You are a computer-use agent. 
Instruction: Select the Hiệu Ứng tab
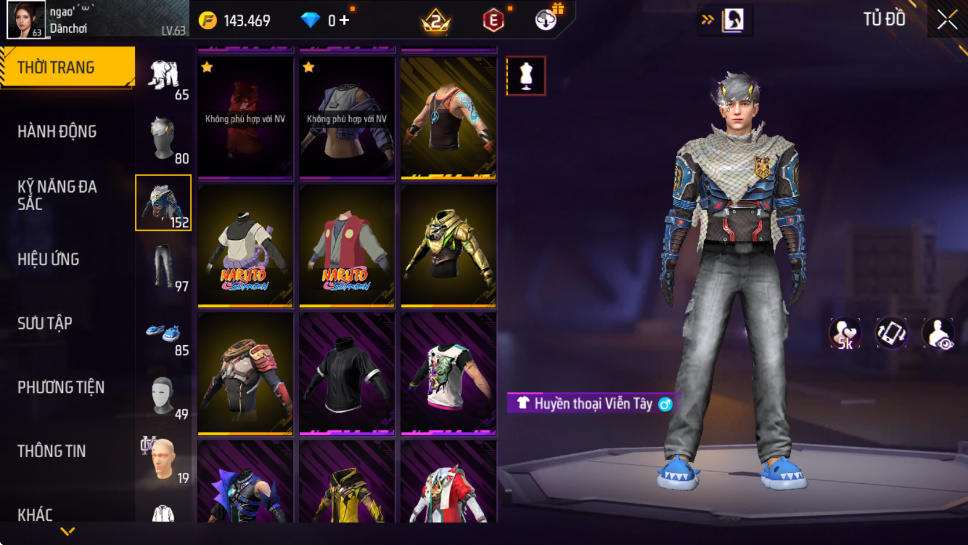48,259
